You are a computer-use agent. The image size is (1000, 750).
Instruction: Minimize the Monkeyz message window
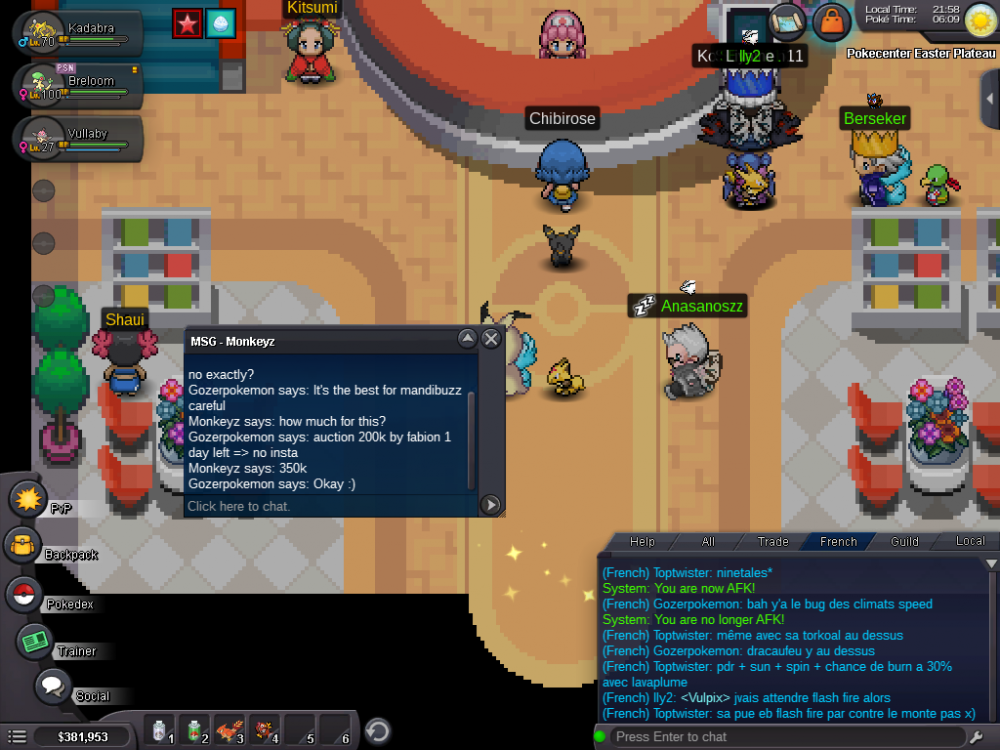coord(467,339)
